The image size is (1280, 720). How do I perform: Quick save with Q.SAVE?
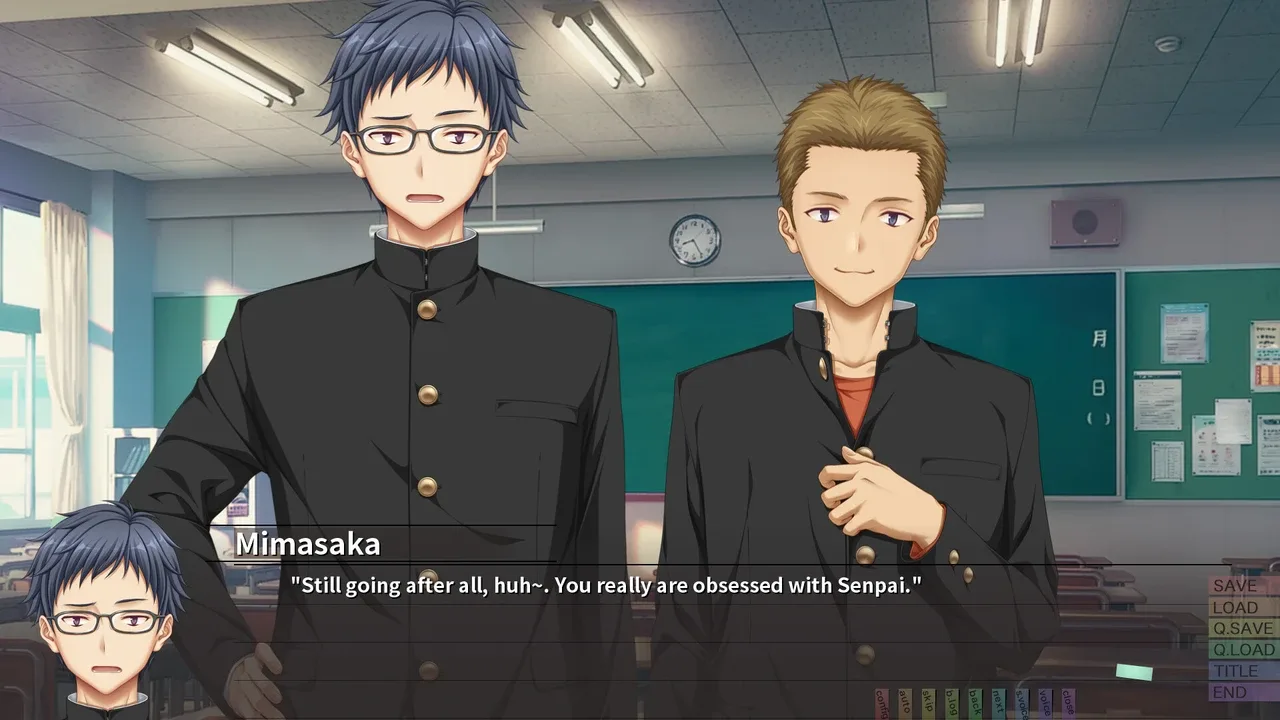point(1242,628)
